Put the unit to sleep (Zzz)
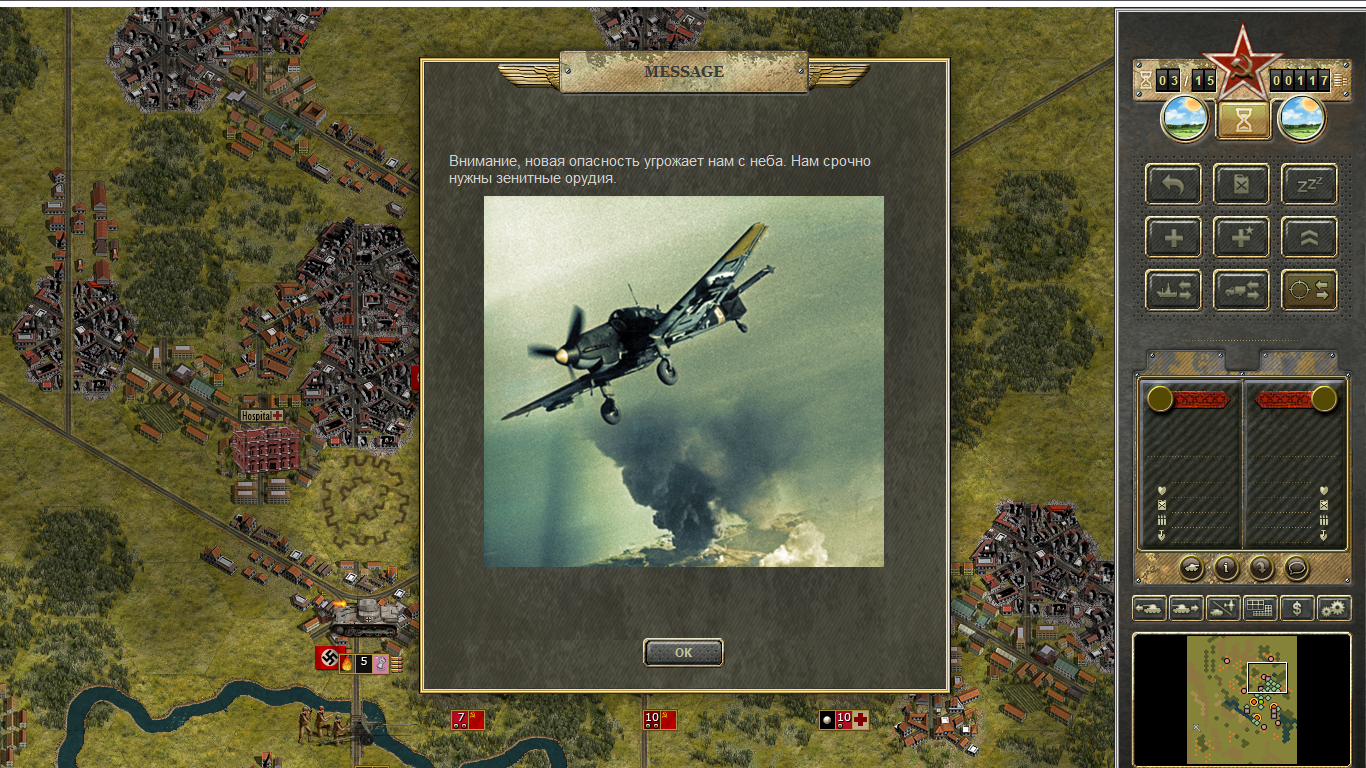Viewport: 1366px width, 768px height. coord(1309,184)
